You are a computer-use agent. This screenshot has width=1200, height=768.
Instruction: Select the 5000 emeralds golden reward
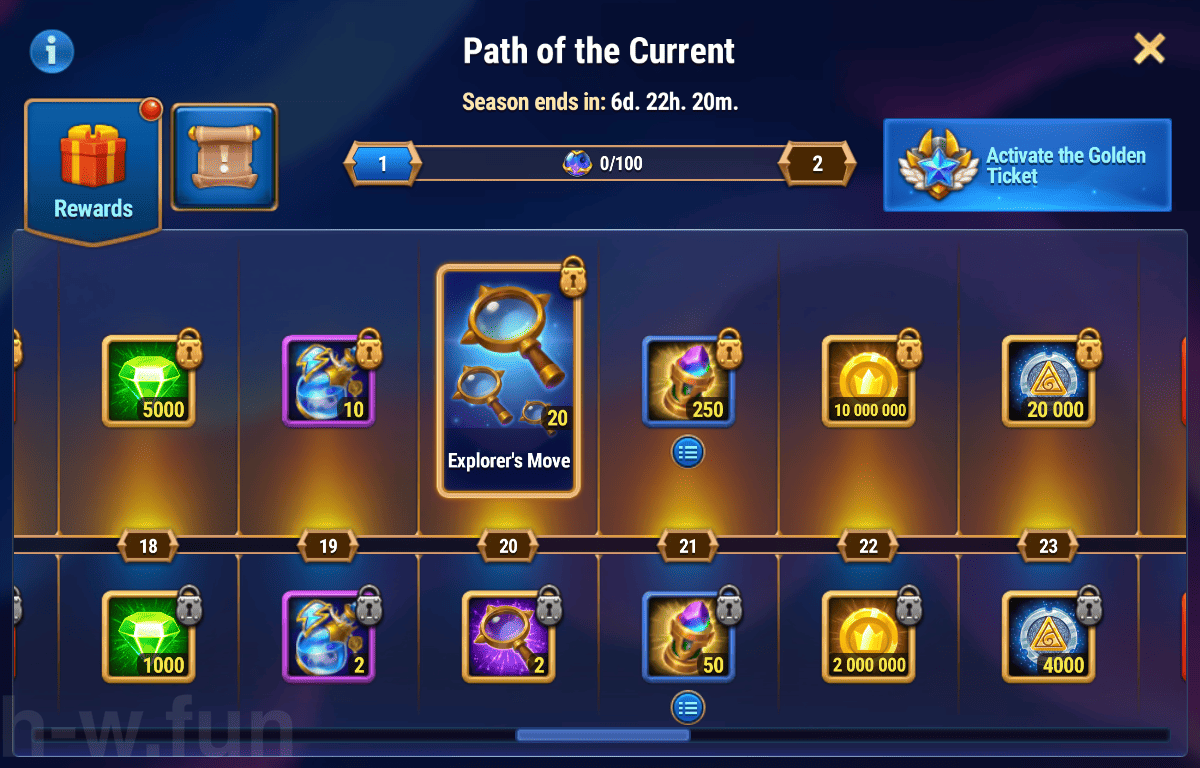[149, 381]
